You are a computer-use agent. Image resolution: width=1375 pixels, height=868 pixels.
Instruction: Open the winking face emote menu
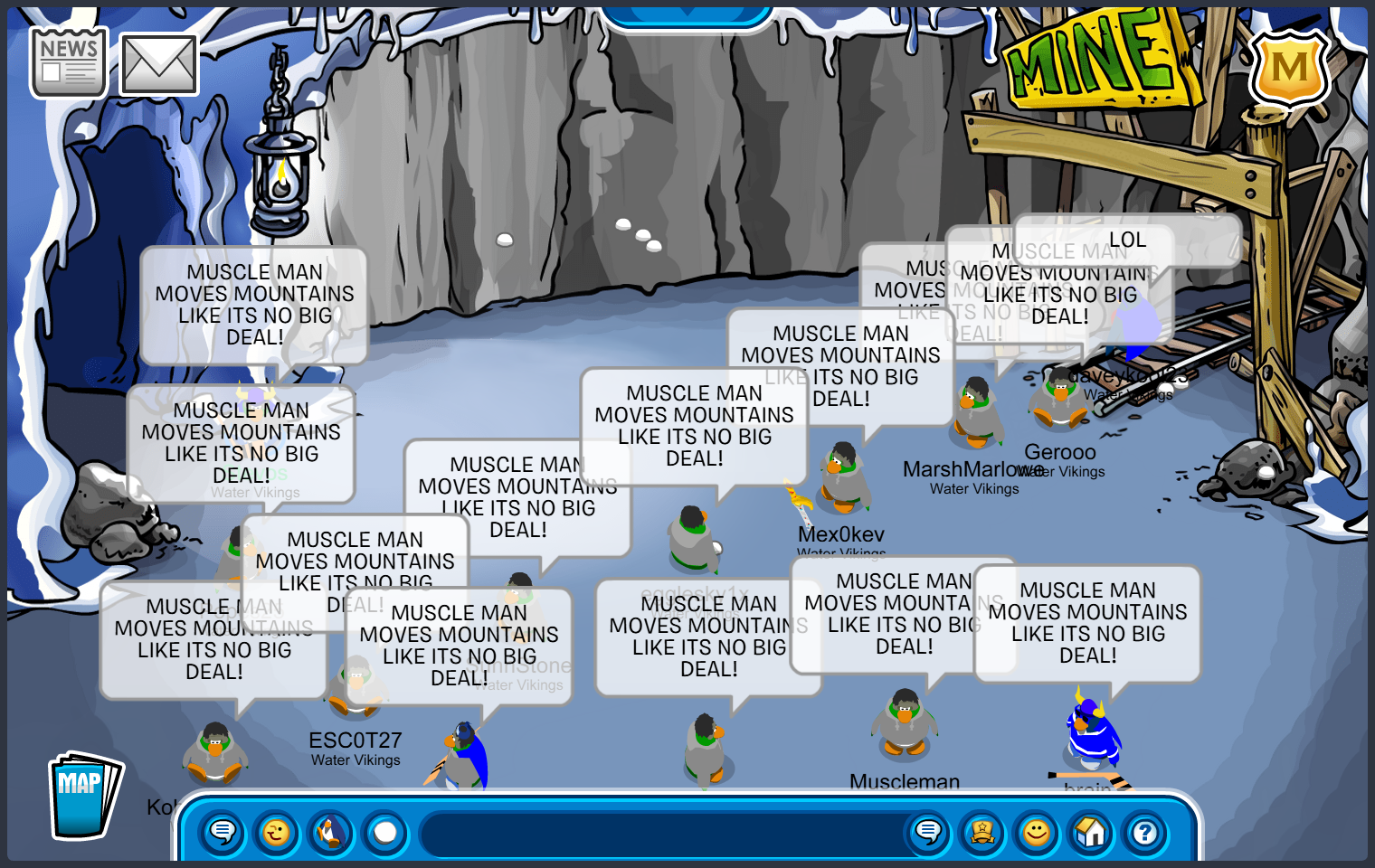point(277,832)
